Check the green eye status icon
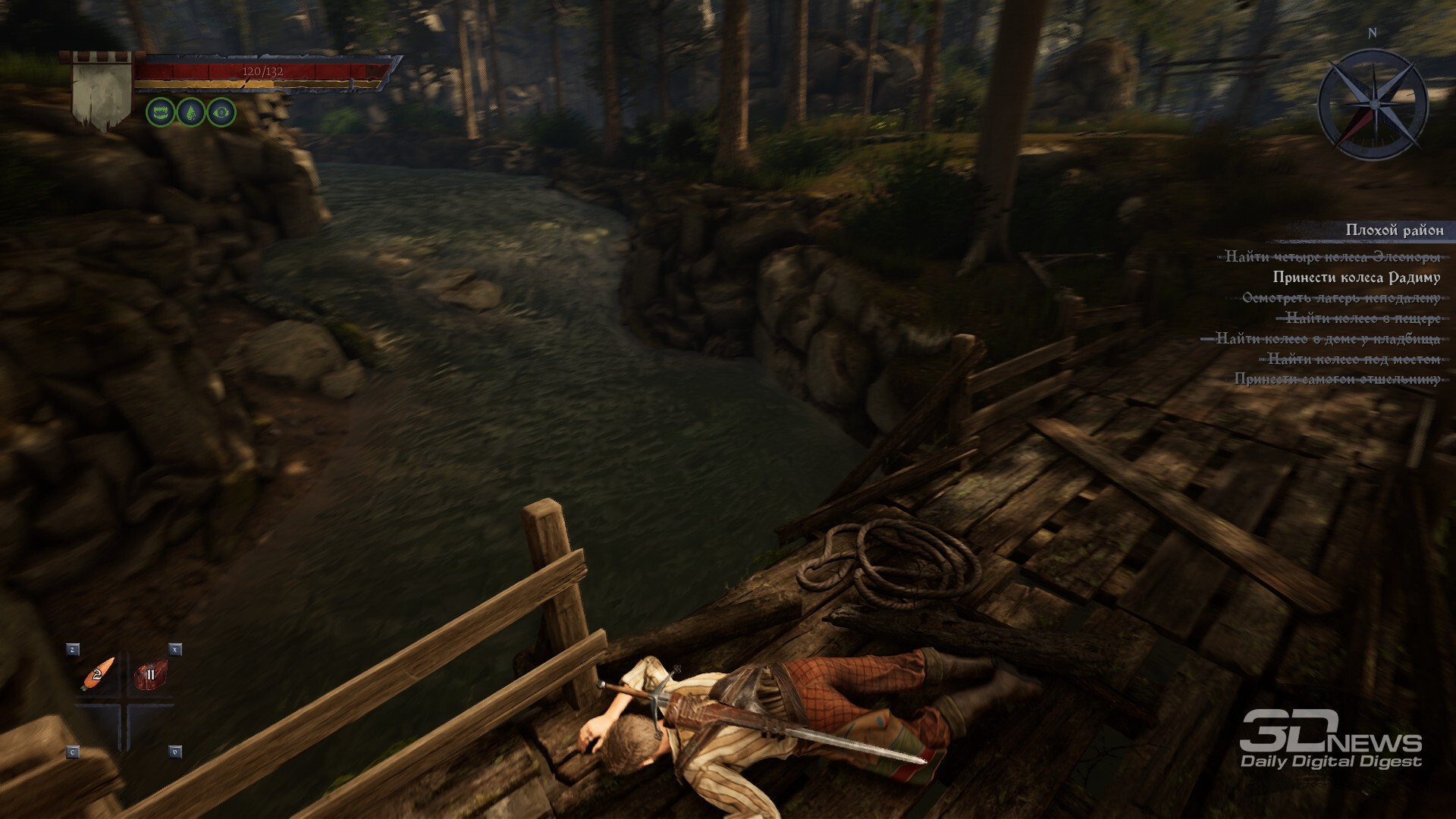This screenshot has width=1456, height=819. [x=221, y=112]
